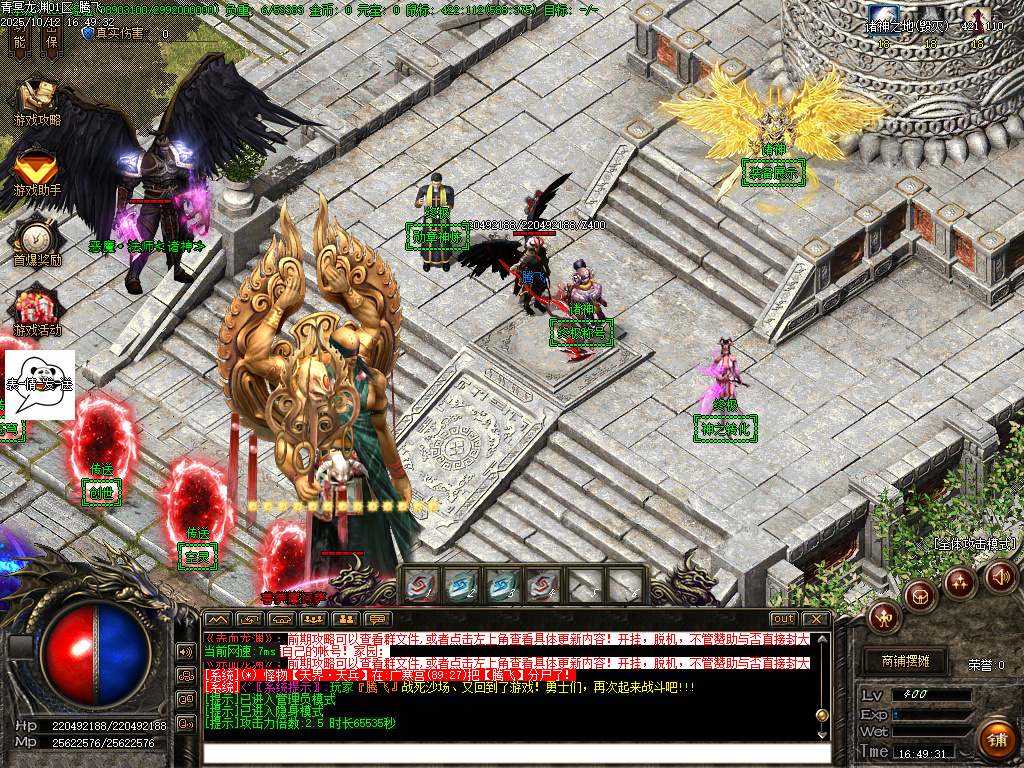Toggle the speaker chat channel side button
1024x768 pixels.
[x=185, y=651]
